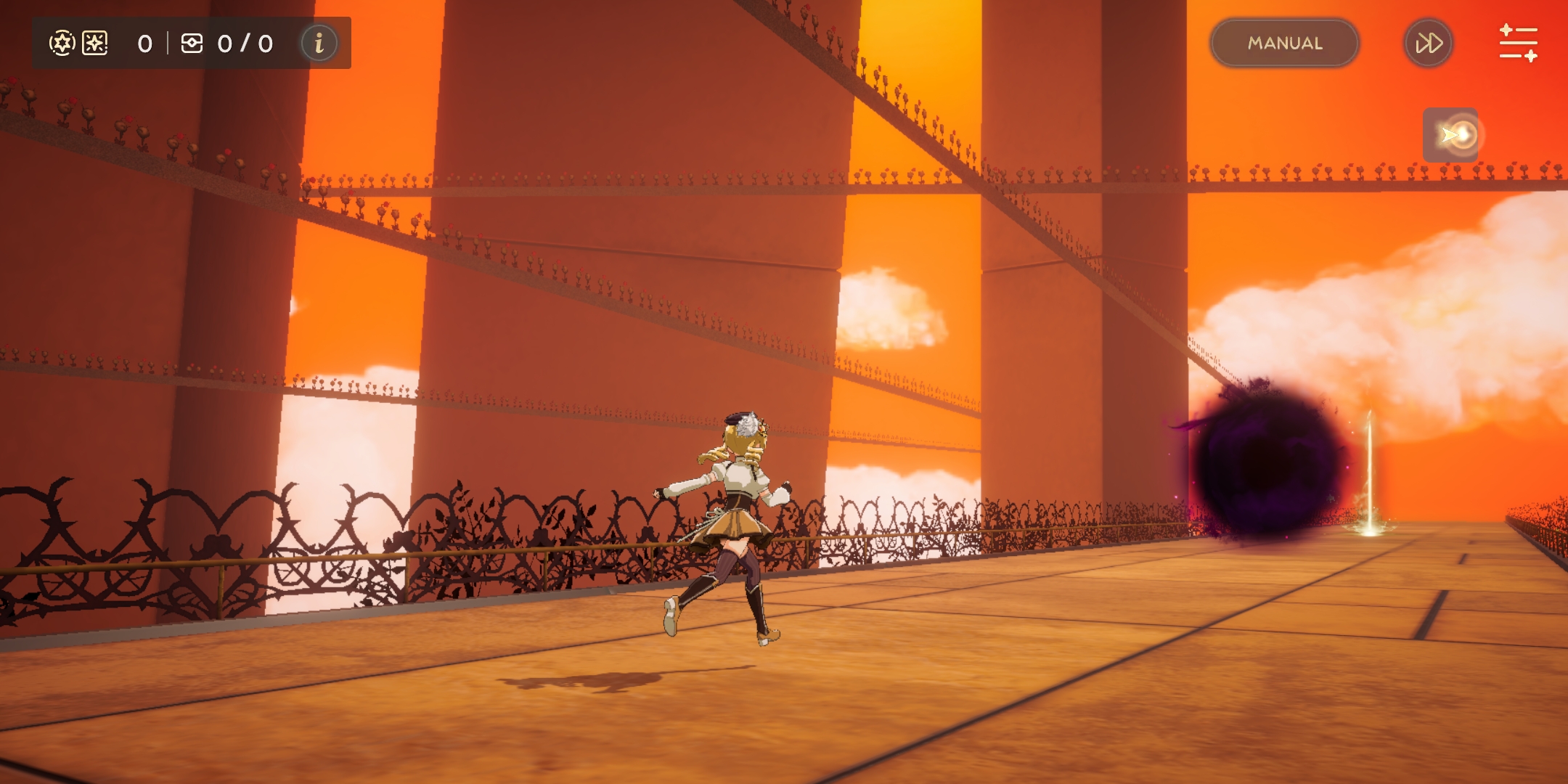The image size is (1568, 784).
Task: Open the sparkle lines options menu
Action: point(1518,44)
